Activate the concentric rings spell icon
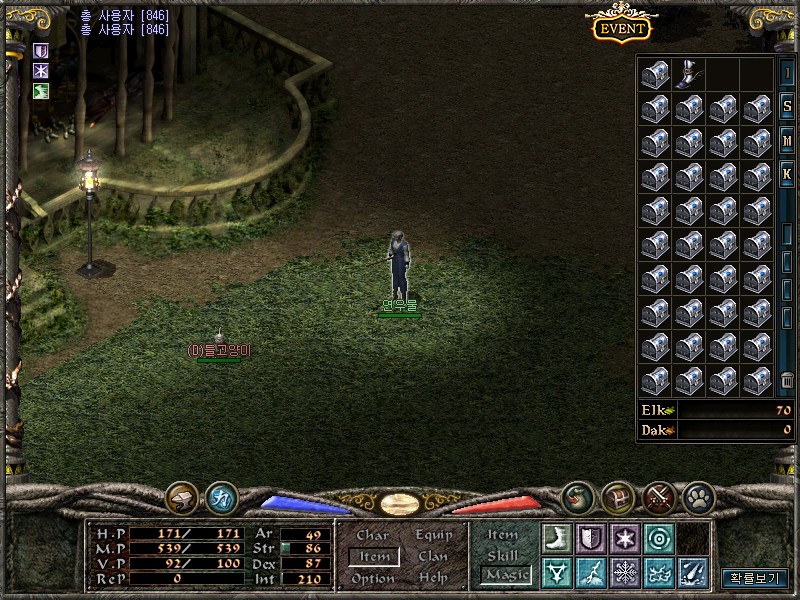 click(x=658, y=538)
